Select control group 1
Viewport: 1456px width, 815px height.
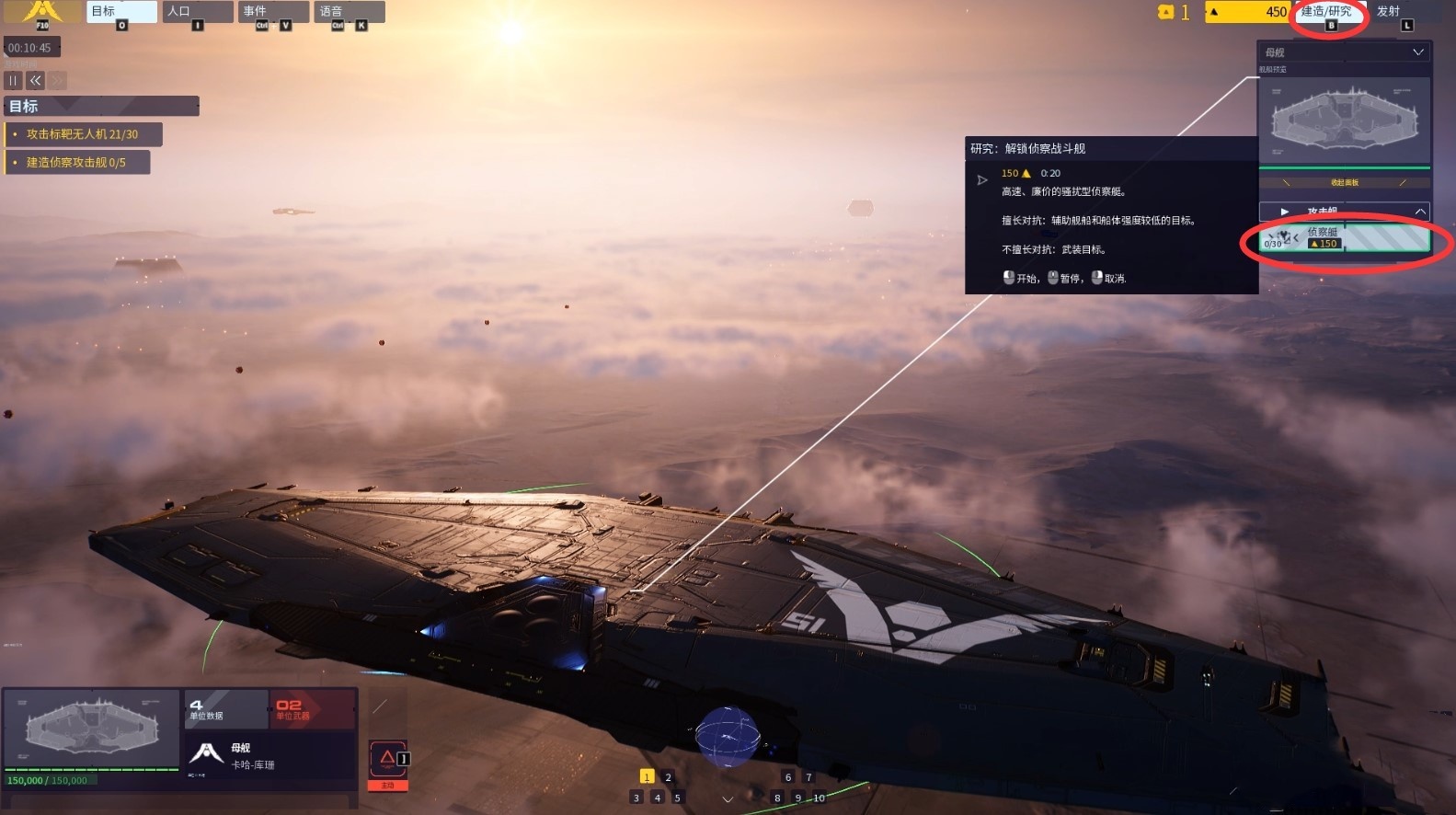[x=647, y=777]
